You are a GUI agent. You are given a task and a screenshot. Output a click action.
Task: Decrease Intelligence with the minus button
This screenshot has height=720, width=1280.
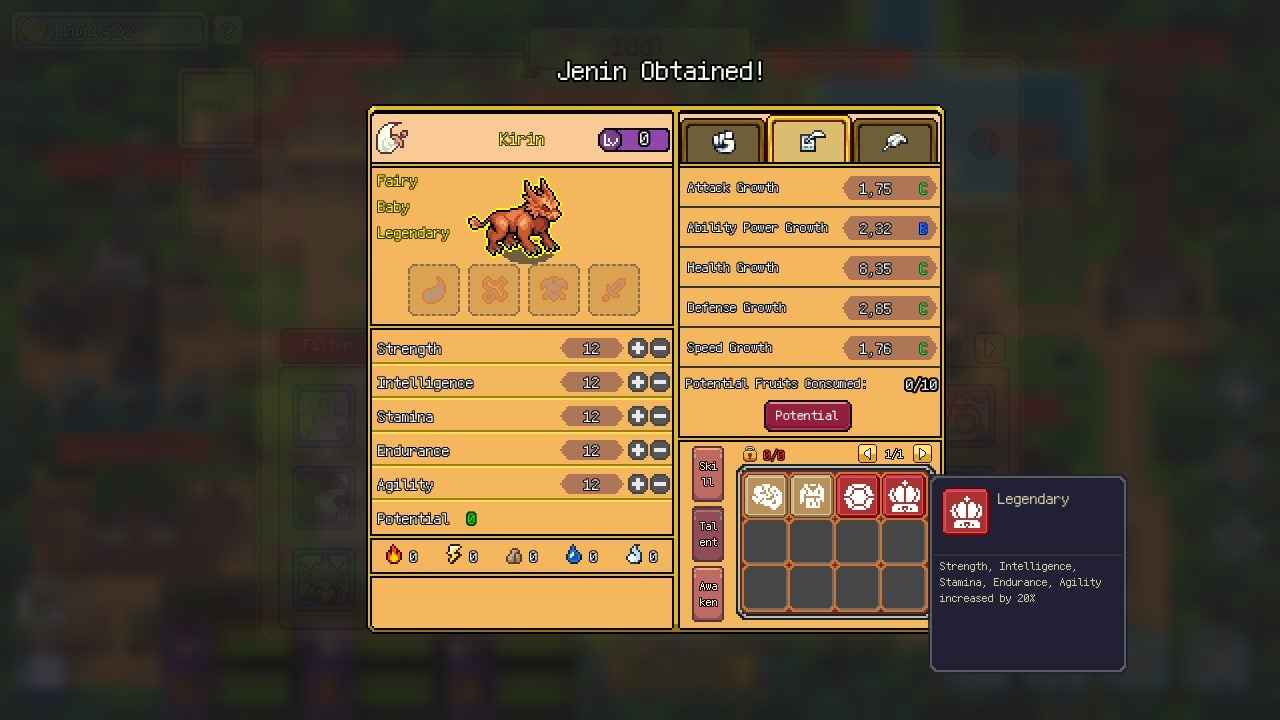(660, 383)
